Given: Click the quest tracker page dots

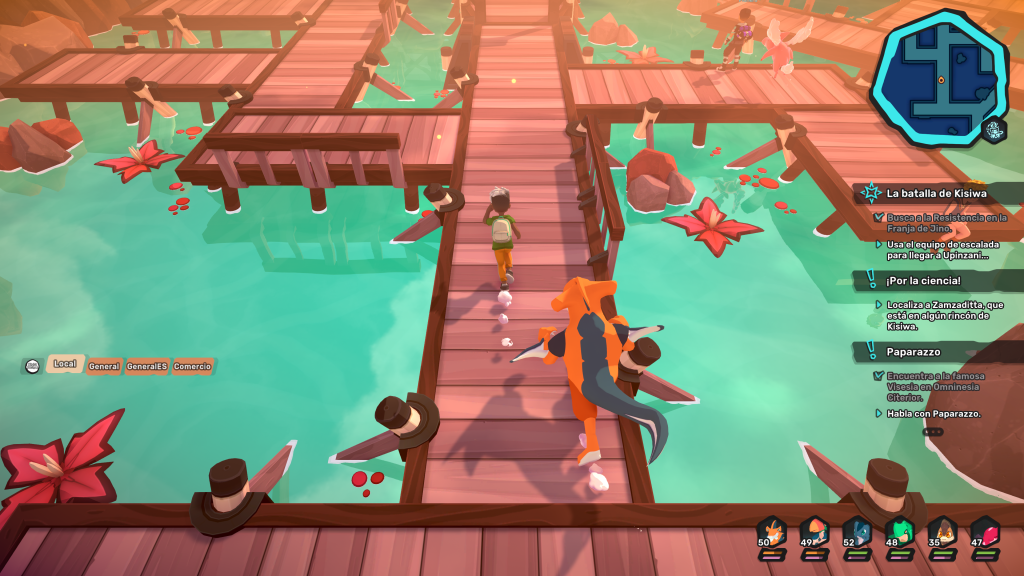Looking at the screenshot, I should click(x=932, y=432).
